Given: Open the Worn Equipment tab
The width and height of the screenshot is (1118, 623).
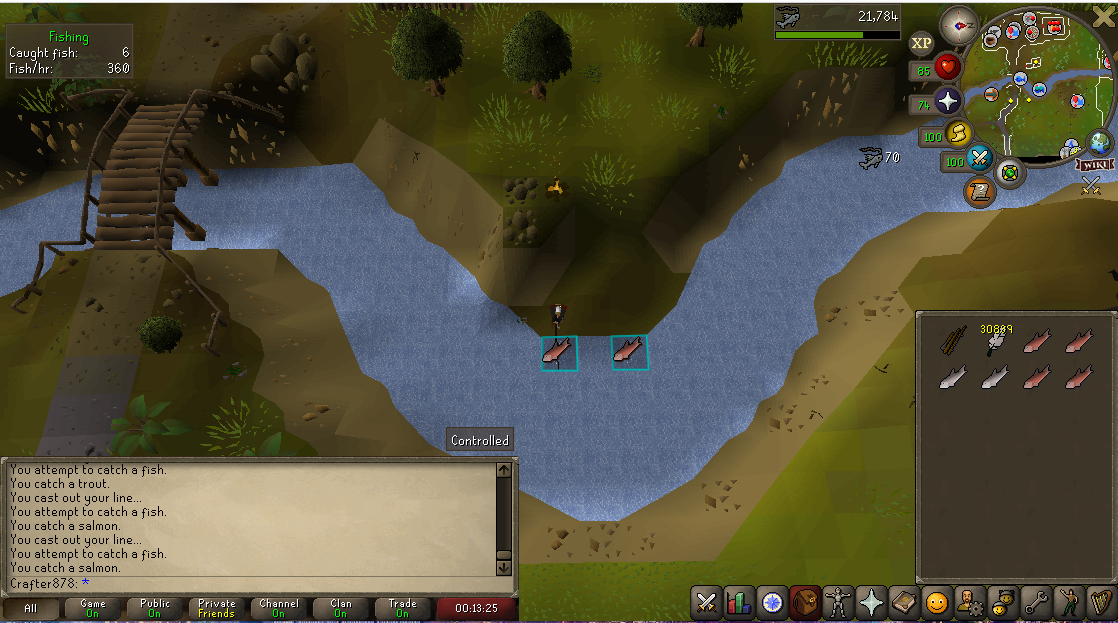Looking at the screenshot, I should coord(838,603).
